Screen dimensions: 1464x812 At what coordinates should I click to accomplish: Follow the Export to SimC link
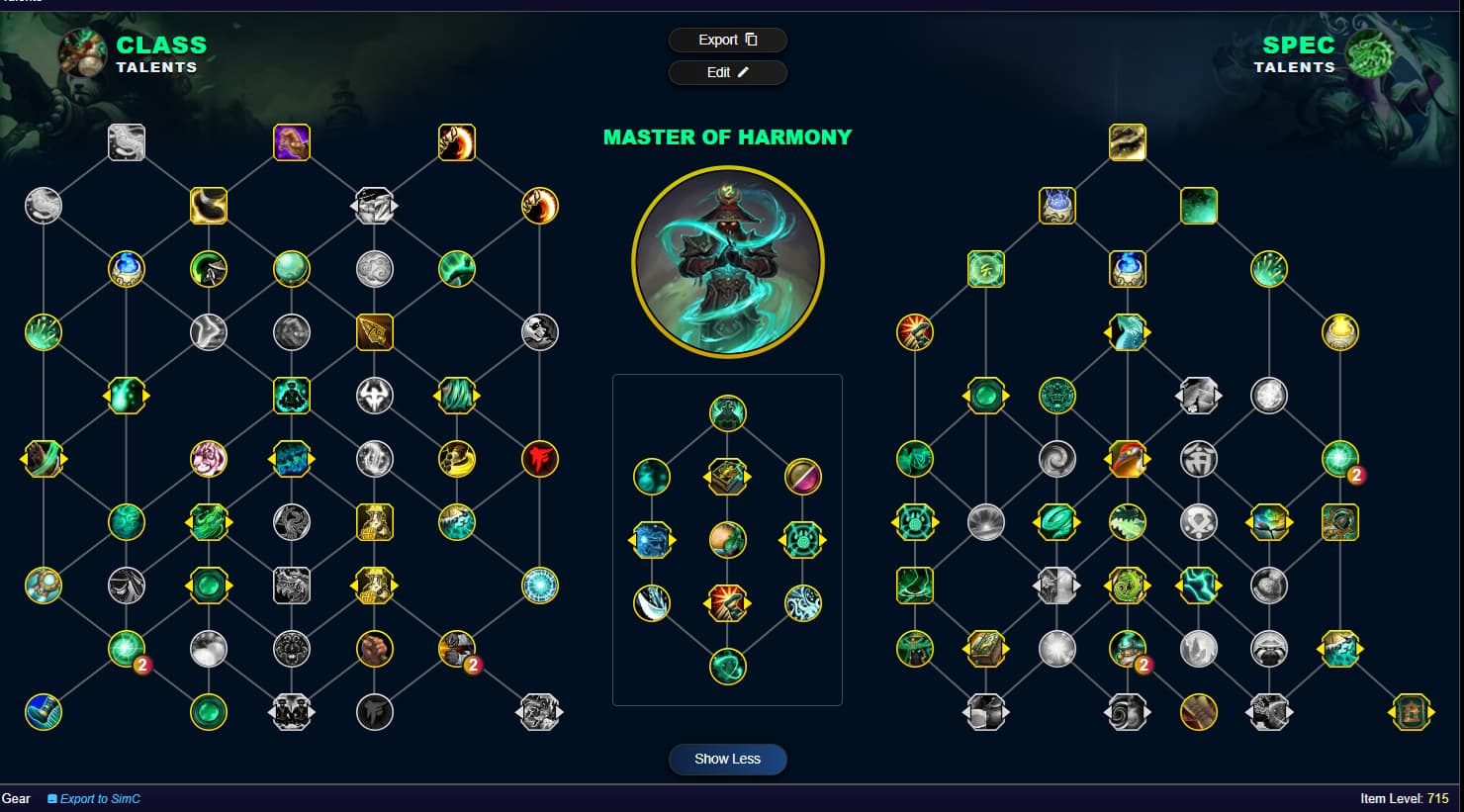pyautogui.click(x=99, y=798)
